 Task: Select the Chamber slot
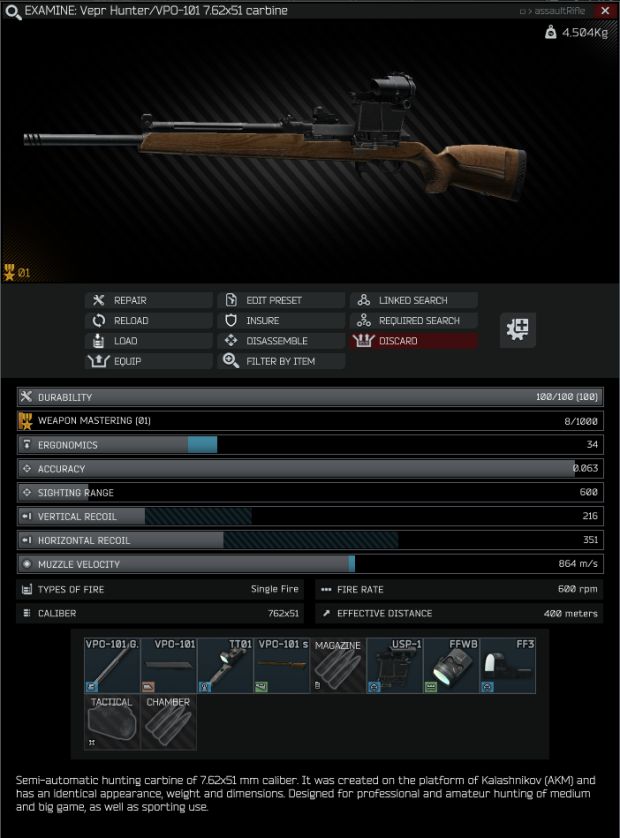point(168,722)
